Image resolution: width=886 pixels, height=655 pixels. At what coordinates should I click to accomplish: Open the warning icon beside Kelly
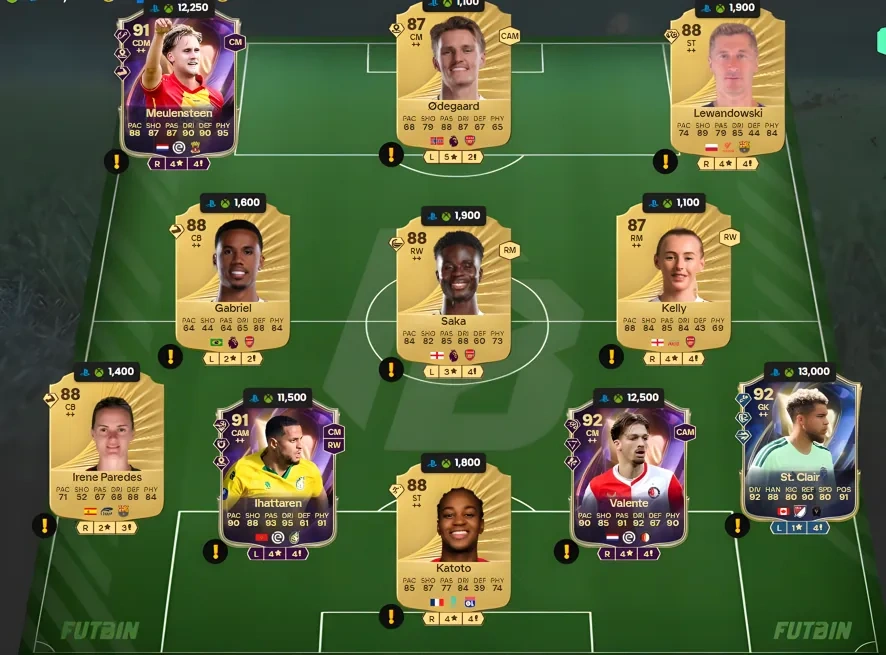click(x=611, y=356)
